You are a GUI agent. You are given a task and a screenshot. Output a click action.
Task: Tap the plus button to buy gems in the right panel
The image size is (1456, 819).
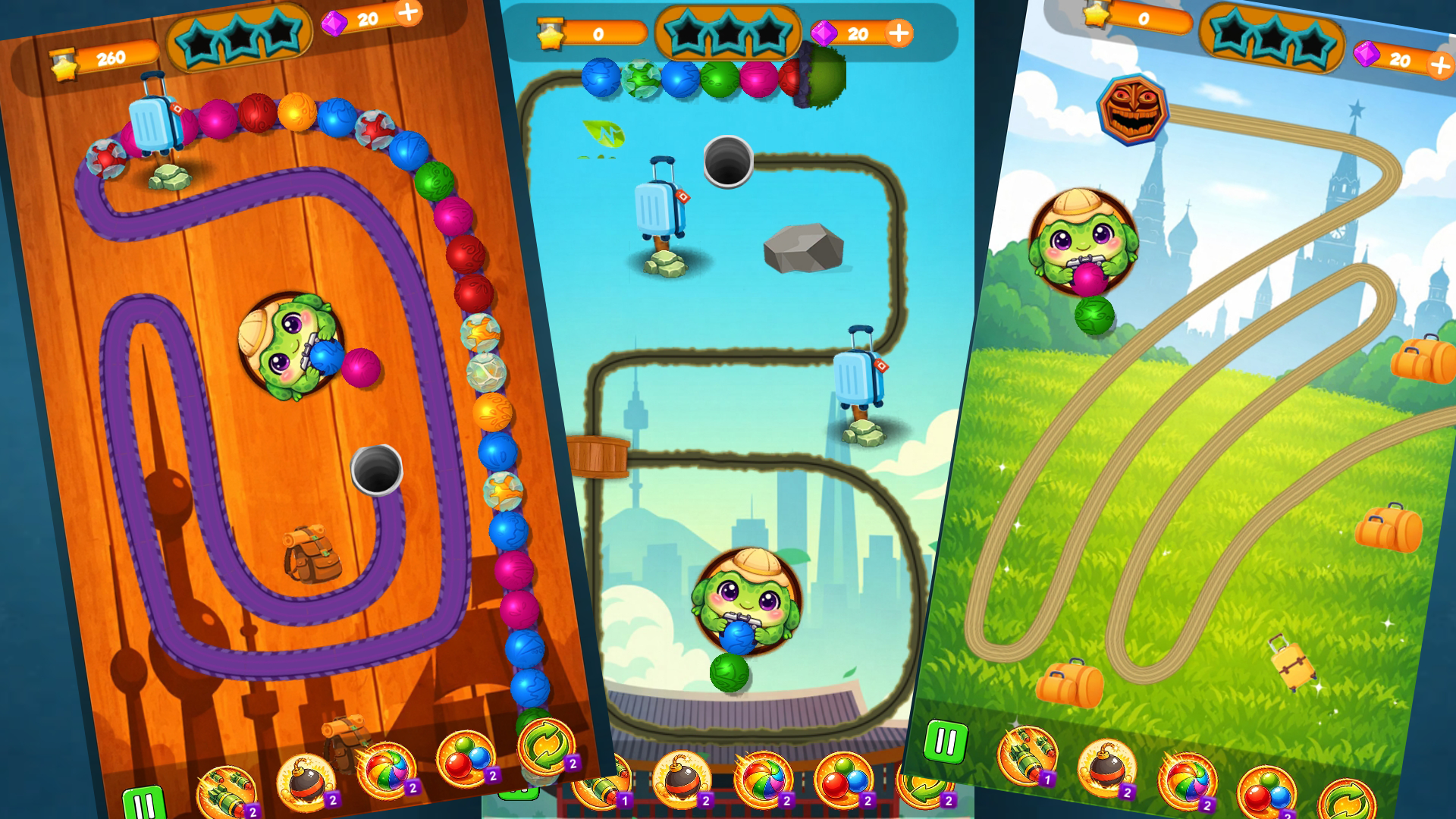click(1437, 64)
